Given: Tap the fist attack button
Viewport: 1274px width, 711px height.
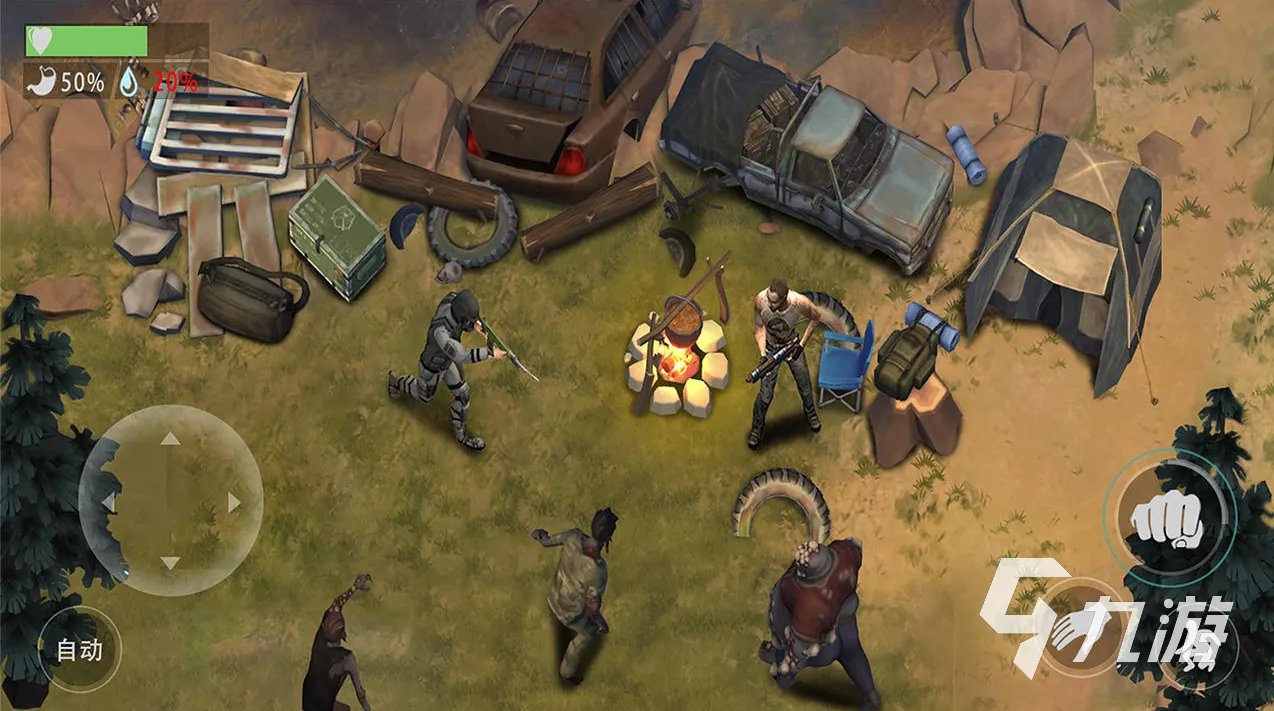Looking at the screenshot, I should [x=1166, y=516].
